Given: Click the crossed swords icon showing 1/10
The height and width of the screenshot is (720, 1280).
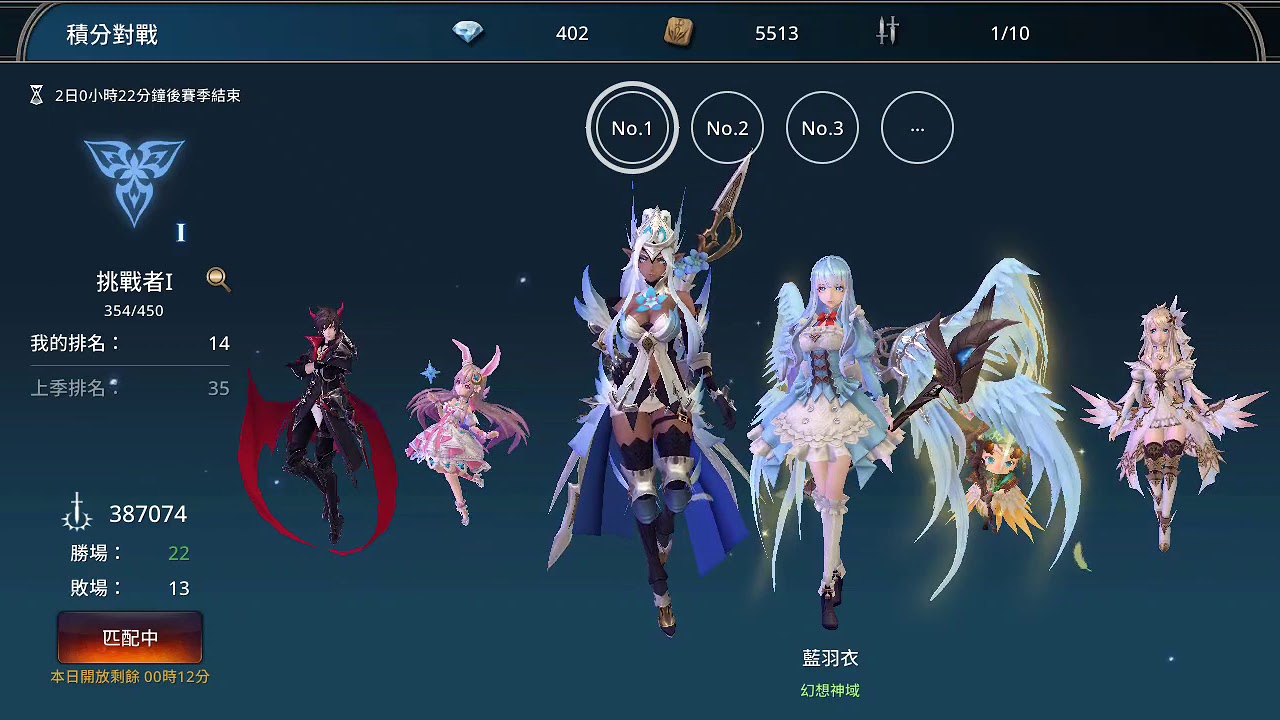Looking at the screenshot, I should tap(887, 32).
